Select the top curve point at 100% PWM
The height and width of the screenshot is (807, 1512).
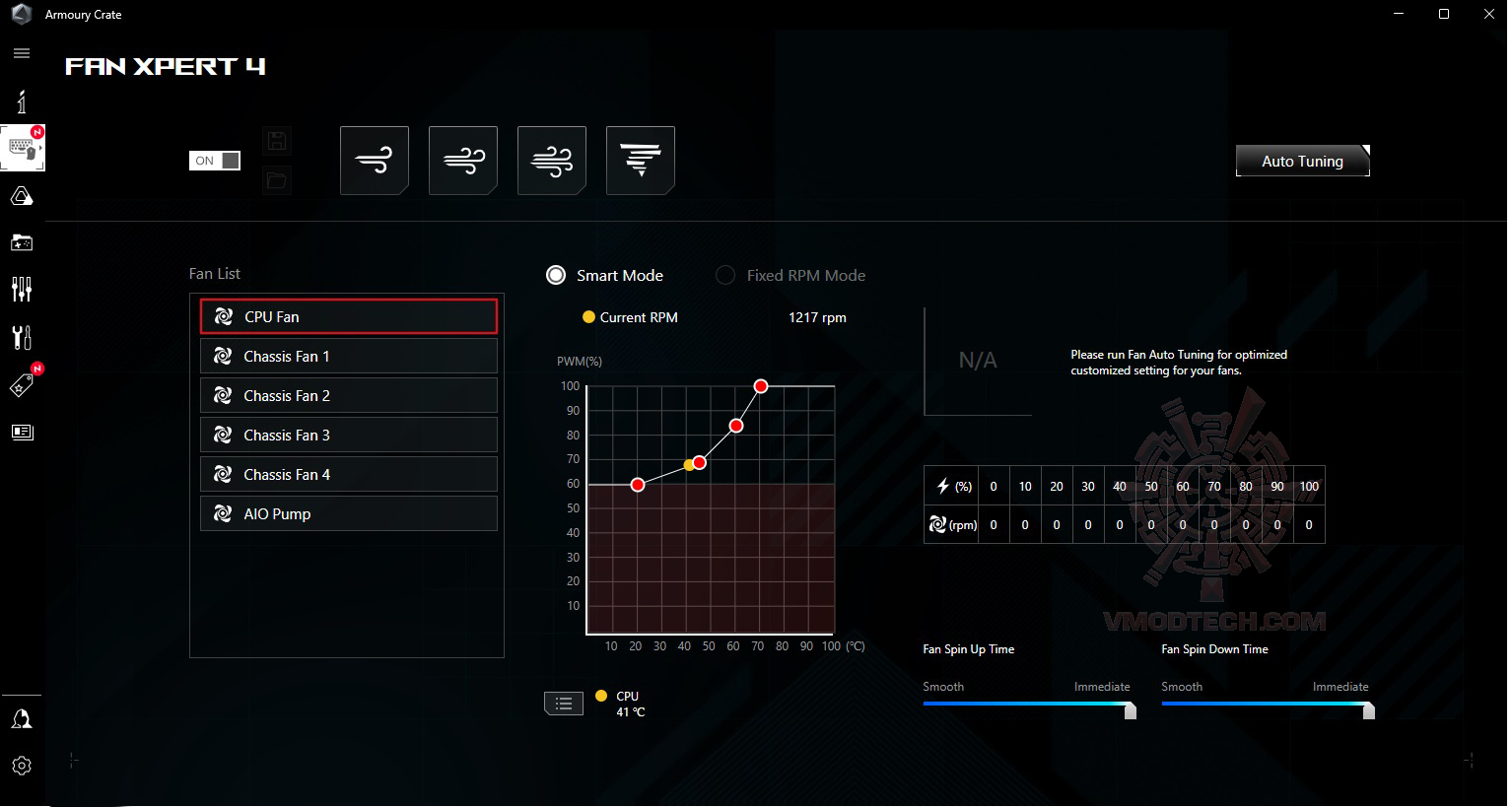[760, 386]
